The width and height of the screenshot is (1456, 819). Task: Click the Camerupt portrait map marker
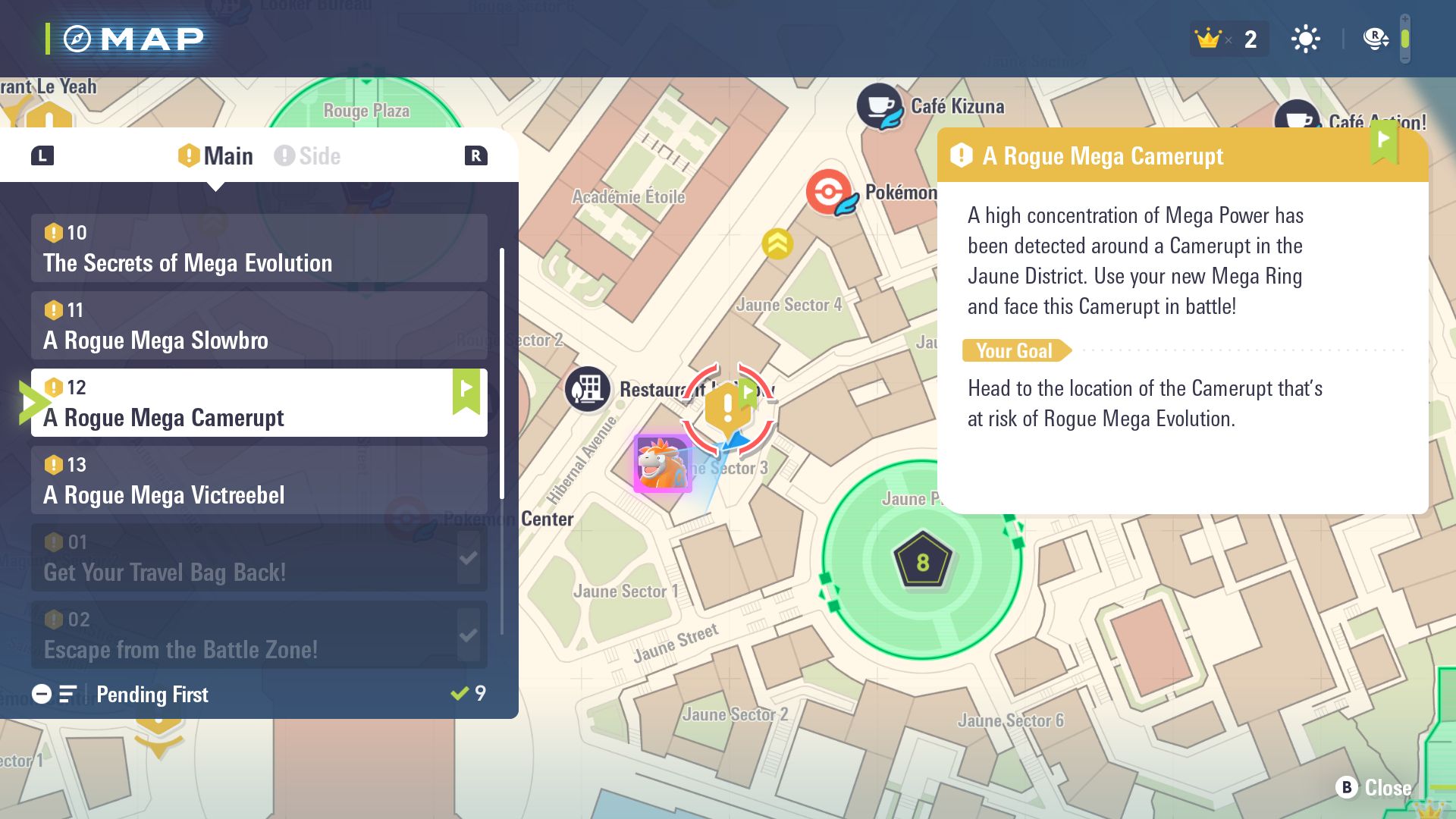coord(662,463)
